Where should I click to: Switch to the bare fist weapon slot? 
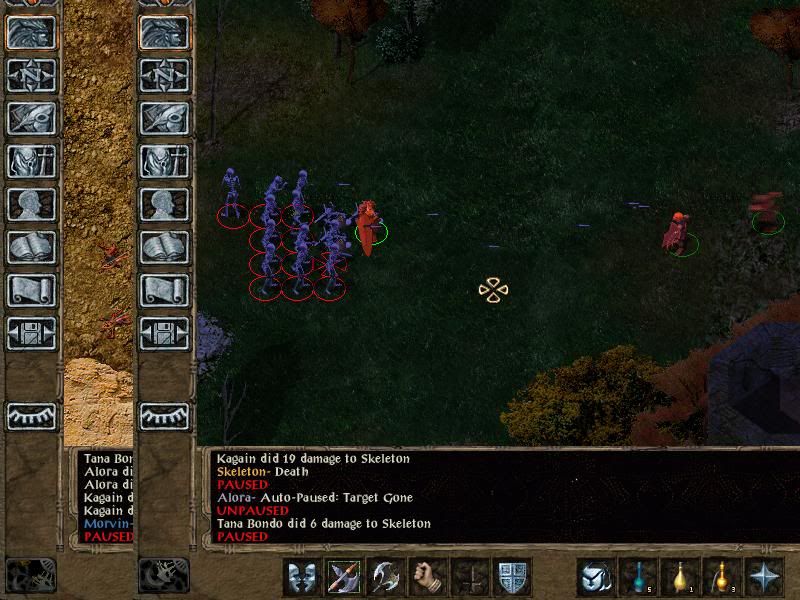[428, 578]
